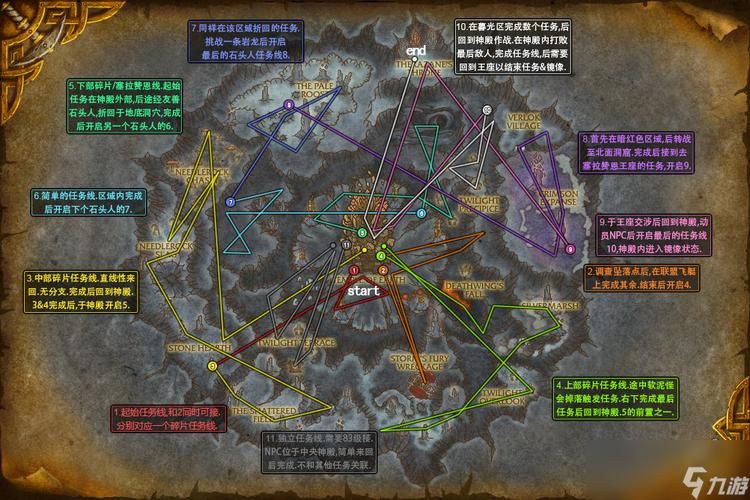This screenshot has width=750, height=500.
Task: Click the blue number 7 map marker
Action: pyautogui.click(x=231, y=202)
